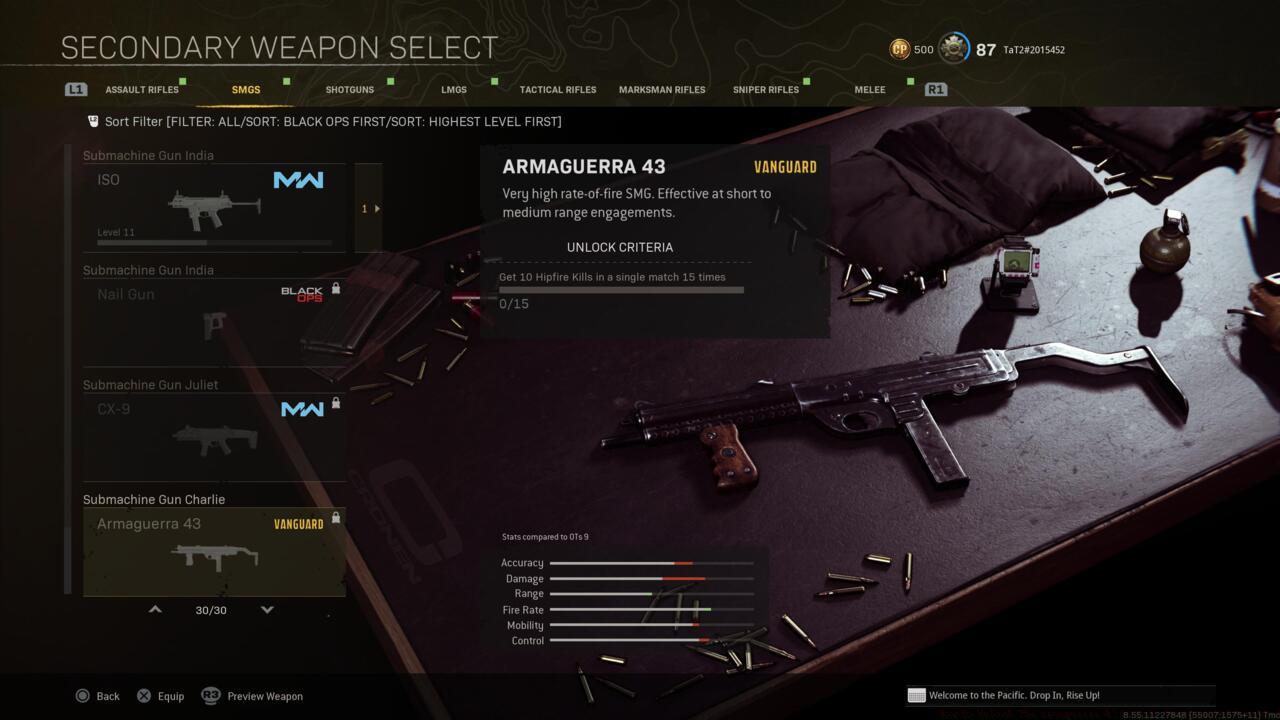Select the player emblem next to level 87
1280x720 pixels.
coord(953,47)
